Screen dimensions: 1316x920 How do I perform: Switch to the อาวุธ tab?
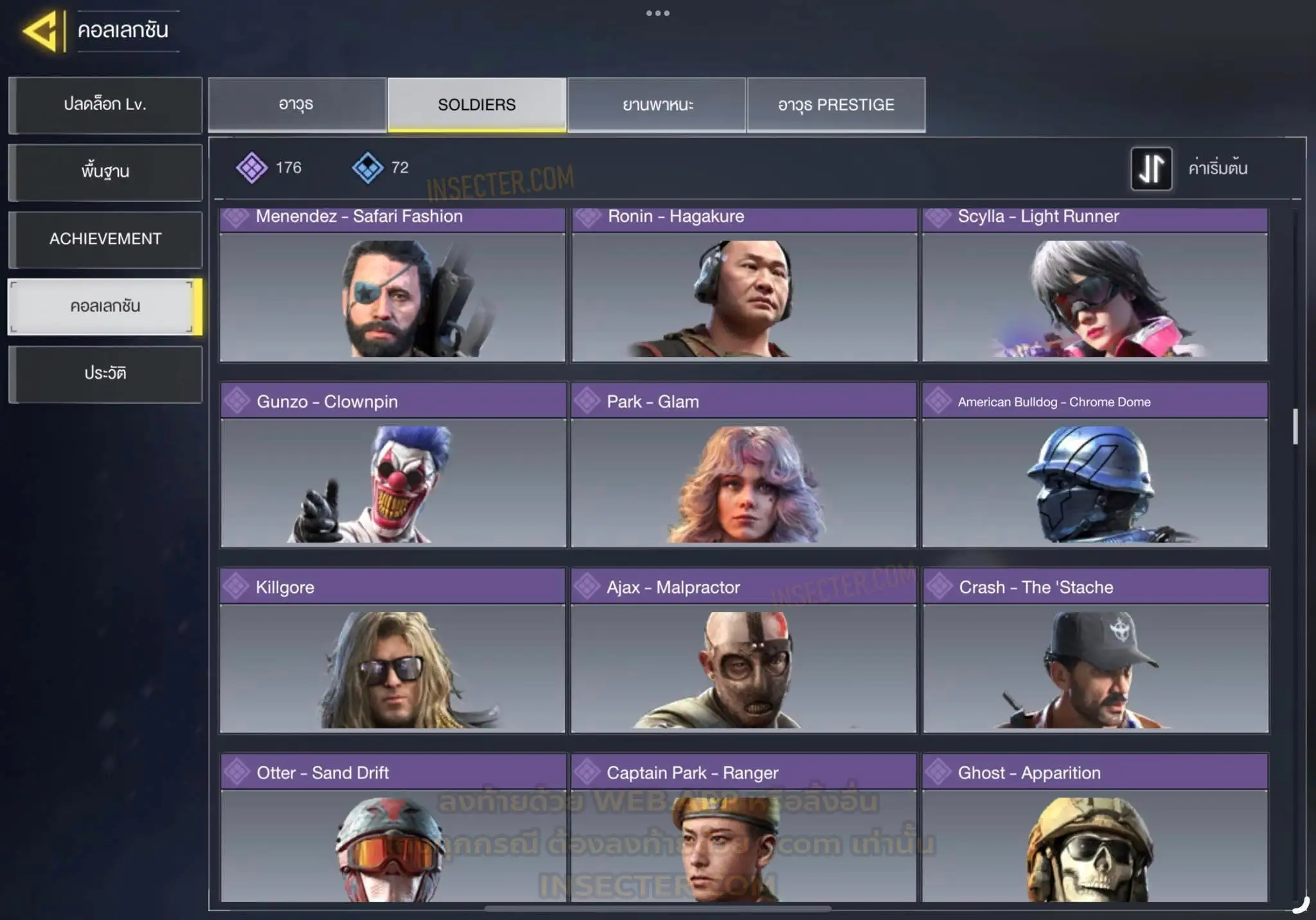pyautogui.click(x=297, y=105)
